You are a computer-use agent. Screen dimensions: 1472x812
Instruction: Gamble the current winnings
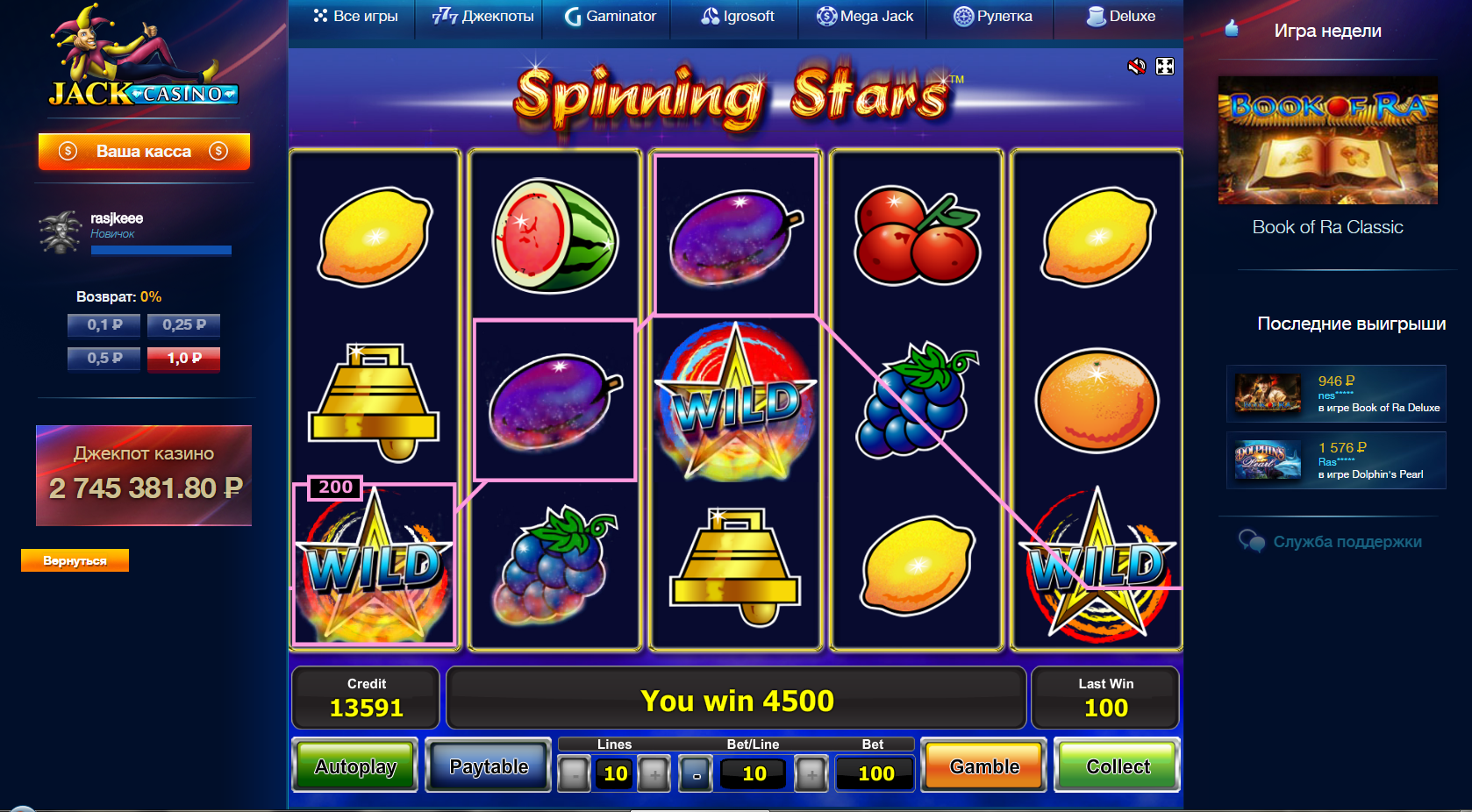[984, 766]
